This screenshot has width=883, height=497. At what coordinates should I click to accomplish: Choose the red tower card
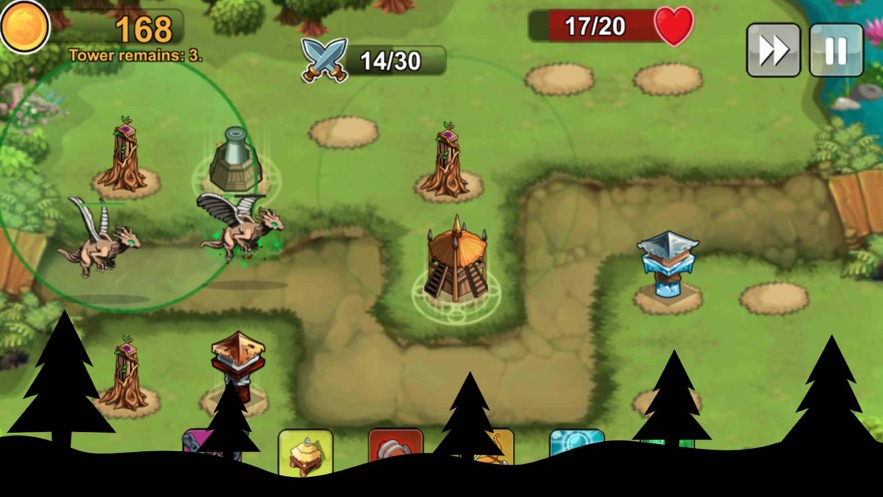(x=395, y=446)
